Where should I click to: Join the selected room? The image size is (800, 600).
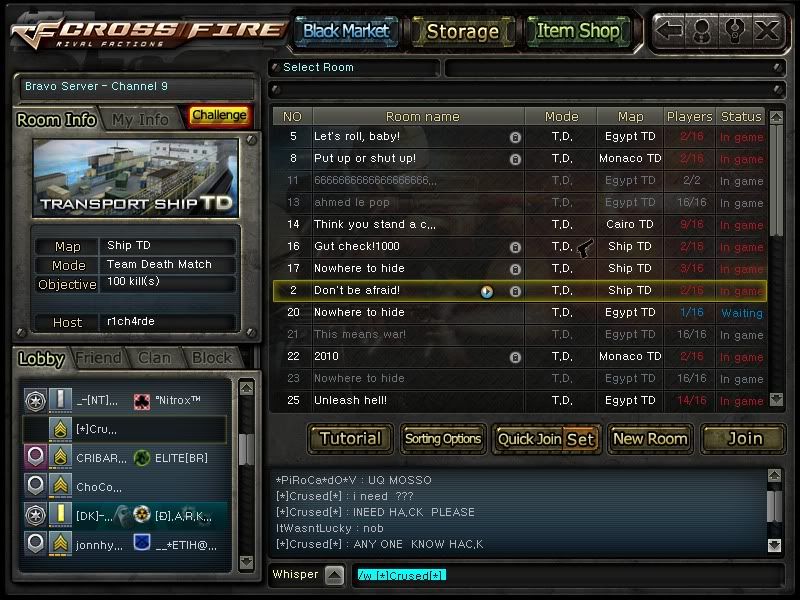pyautogui.click(x=743, y=438)
